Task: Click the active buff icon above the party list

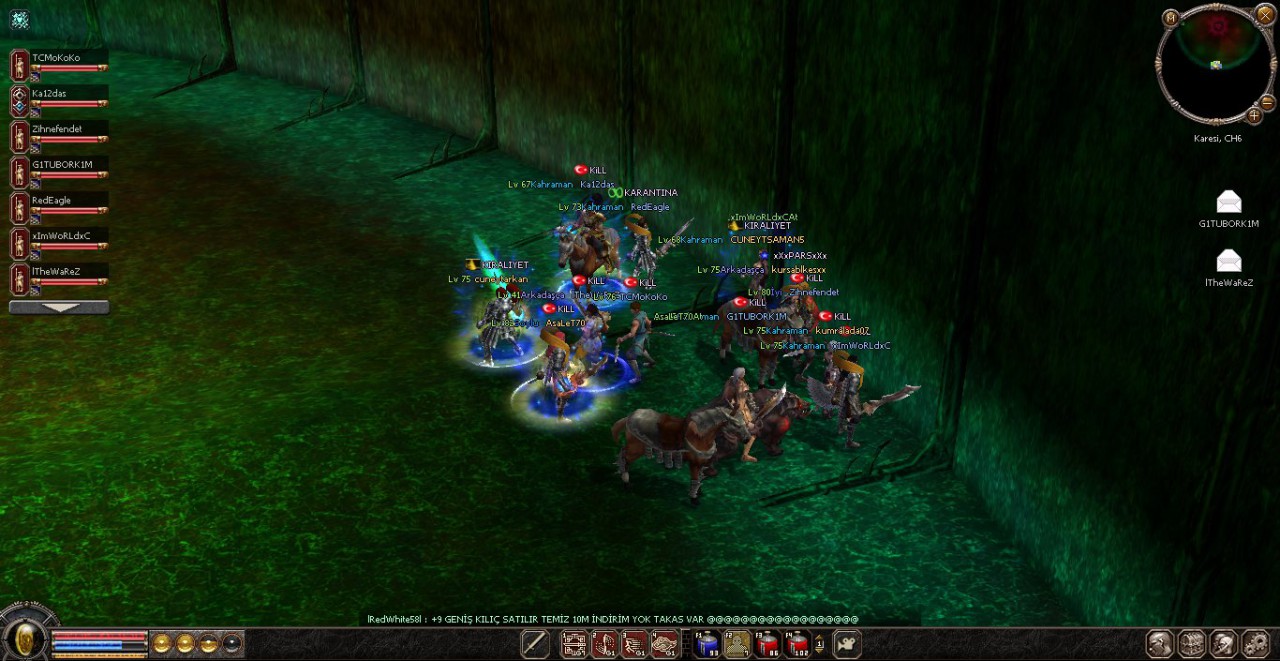Action: [20, 20]
